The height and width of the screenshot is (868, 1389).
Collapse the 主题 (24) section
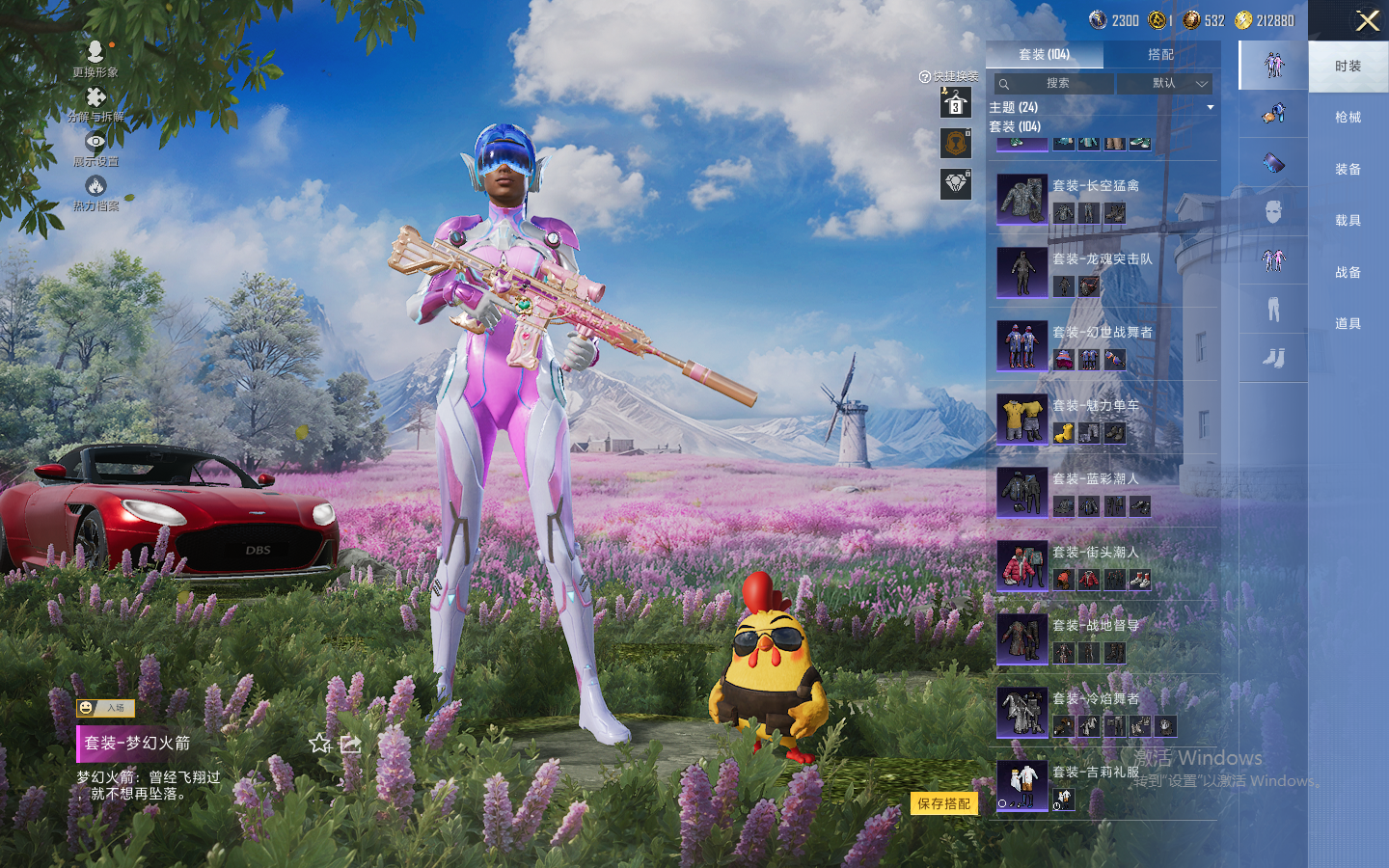point(1211,107)
